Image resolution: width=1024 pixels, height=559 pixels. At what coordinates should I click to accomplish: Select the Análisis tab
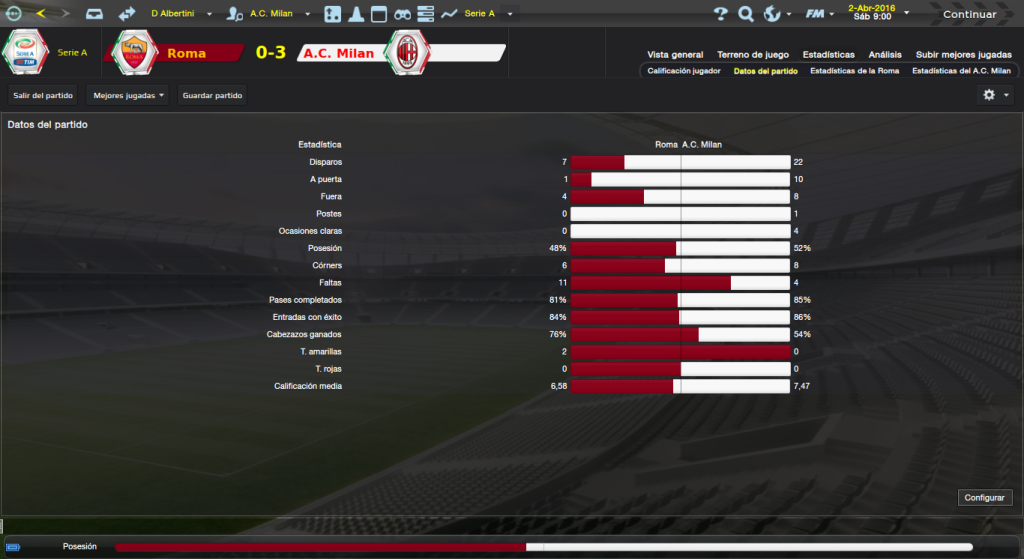click(x=885, y=55)
